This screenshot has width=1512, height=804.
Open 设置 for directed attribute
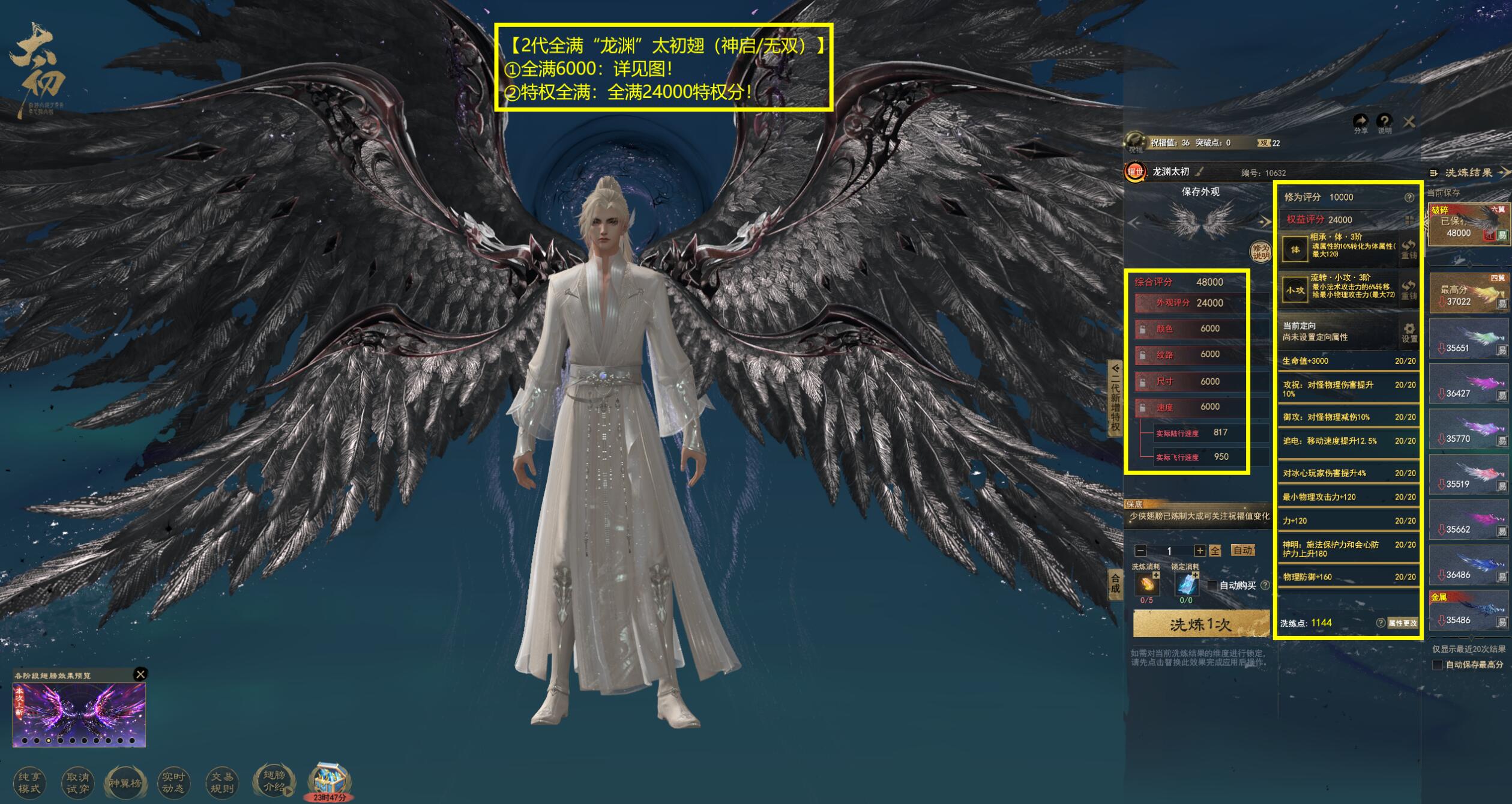(1409, 332)
